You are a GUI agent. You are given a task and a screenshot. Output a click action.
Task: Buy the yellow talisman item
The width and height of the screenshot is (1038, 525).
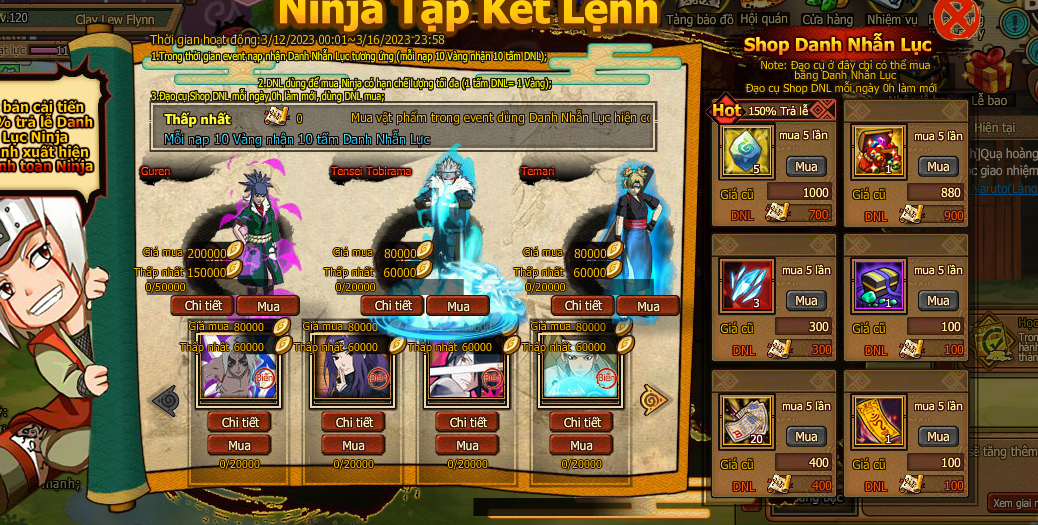[938, 436]
